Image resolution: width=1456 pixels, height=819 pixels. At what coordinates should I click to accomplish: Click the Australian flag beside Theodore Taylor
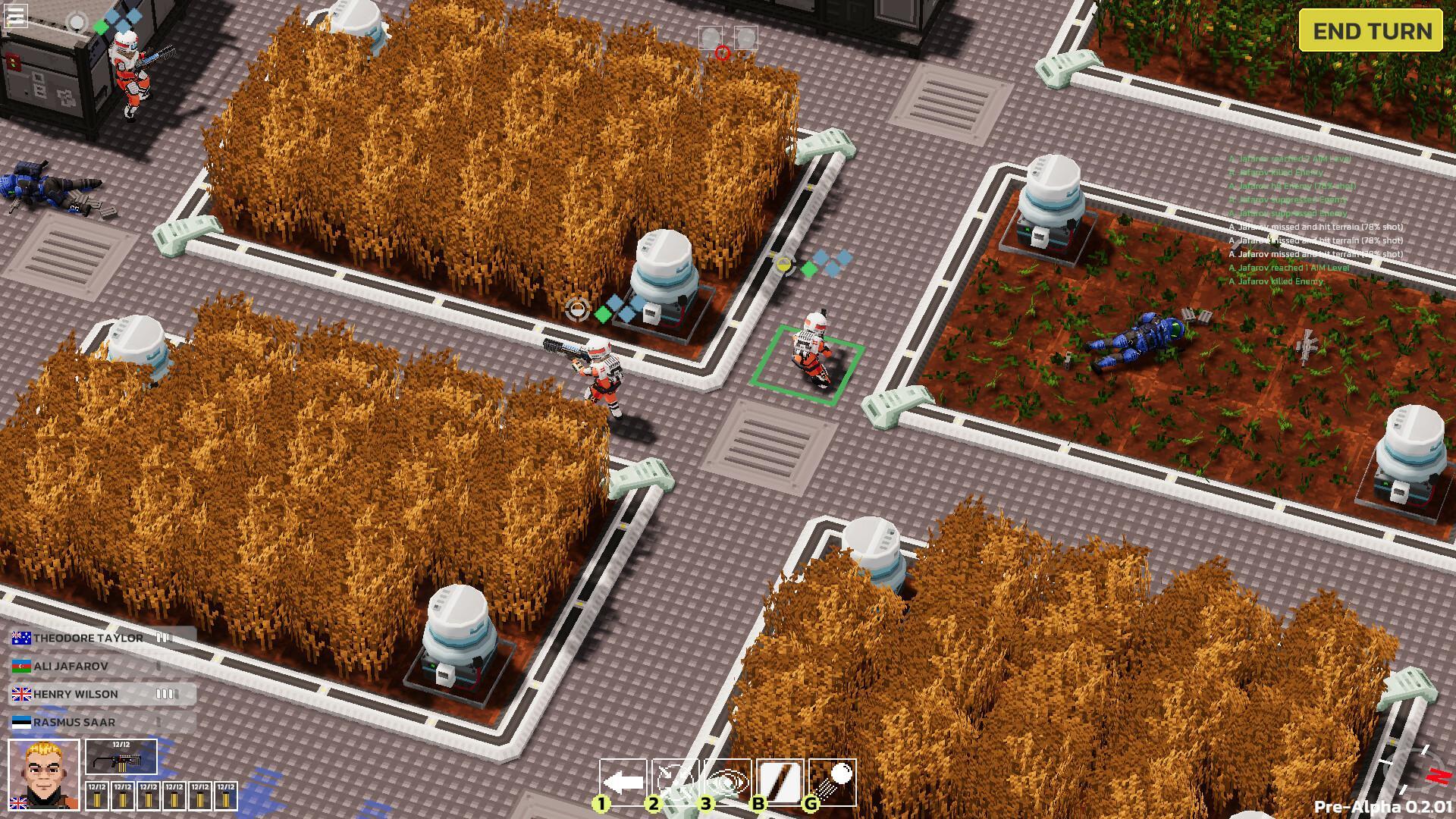[x=20, y=638]
